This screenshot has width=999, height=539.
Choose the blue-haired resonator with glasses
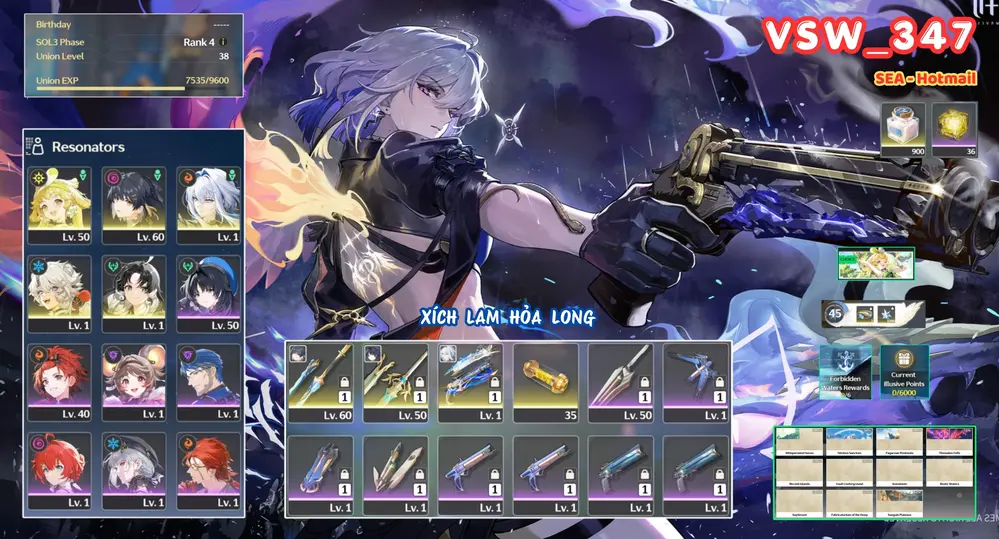pyautogui.click(x=208, y=382)
